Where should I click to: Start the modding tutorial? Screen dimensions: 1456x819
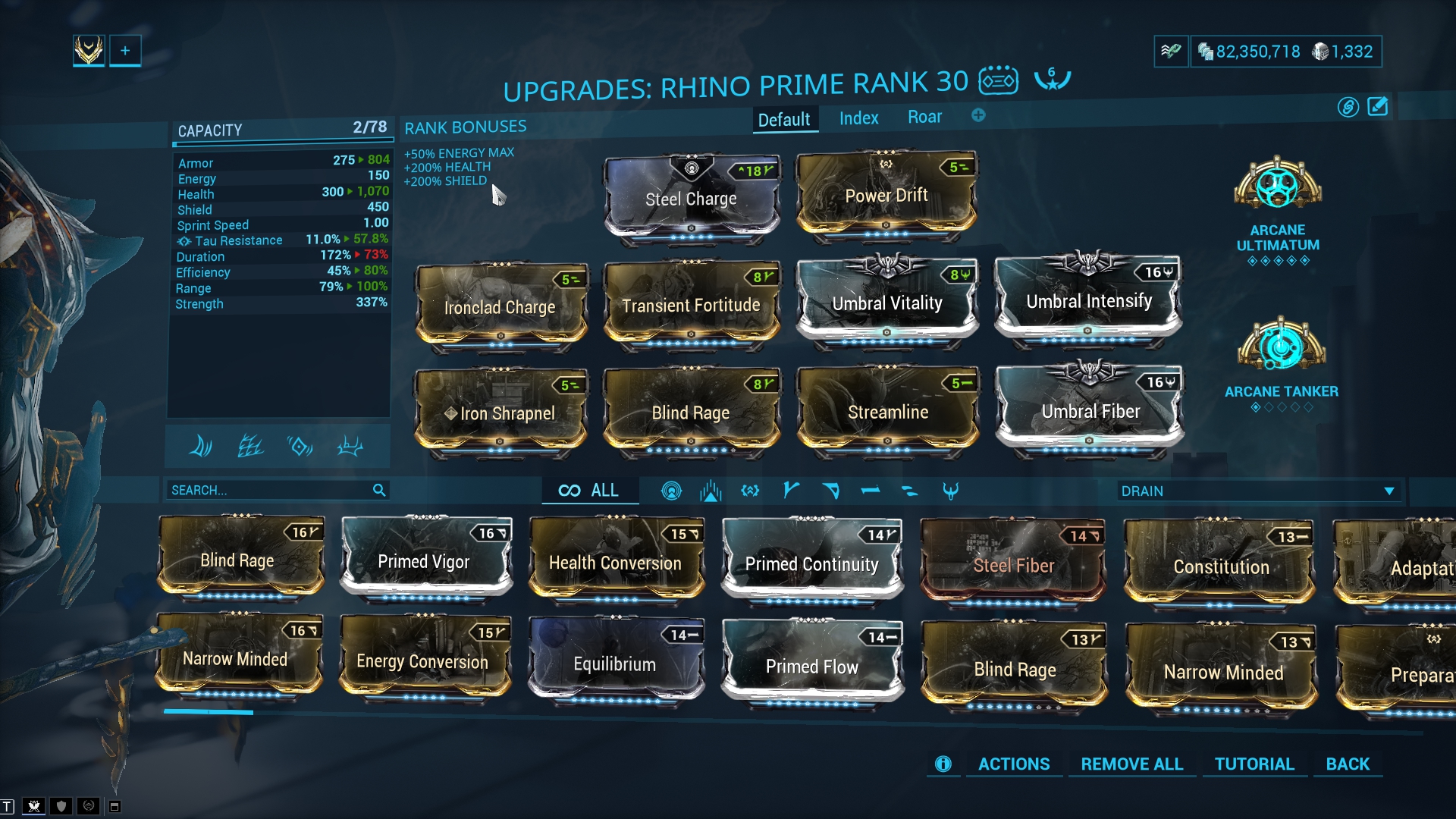tap(1254, 764)
